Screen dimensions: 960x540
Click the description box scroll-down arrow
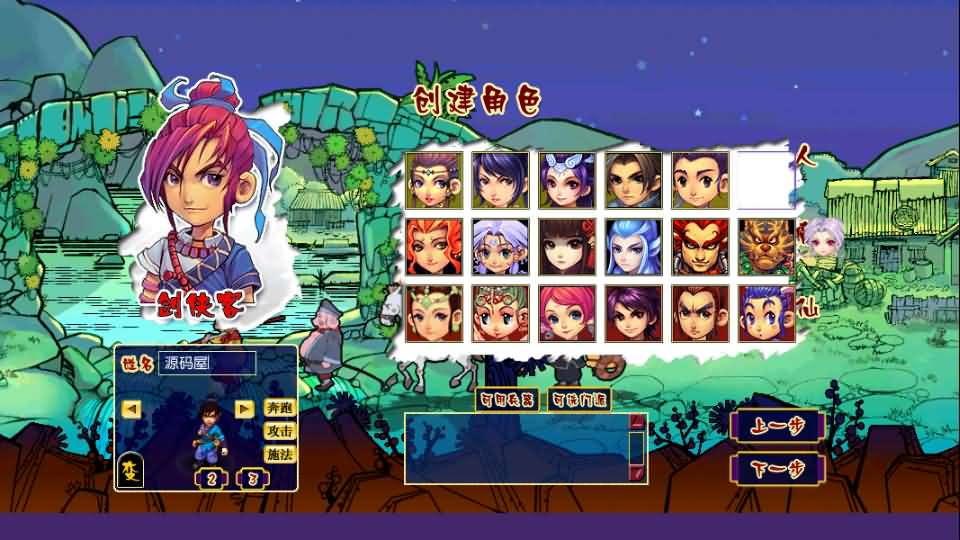click(x=637, y=472)
